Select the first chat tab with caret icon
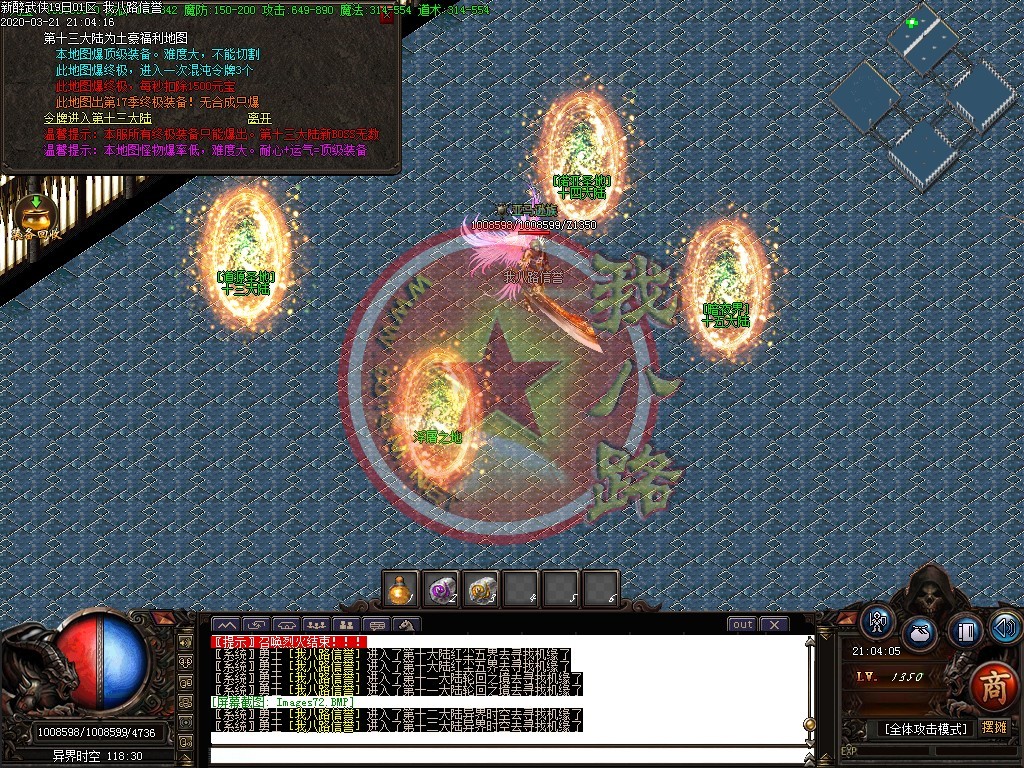This screenshot has height=768, width=1024. coord(225,626)
